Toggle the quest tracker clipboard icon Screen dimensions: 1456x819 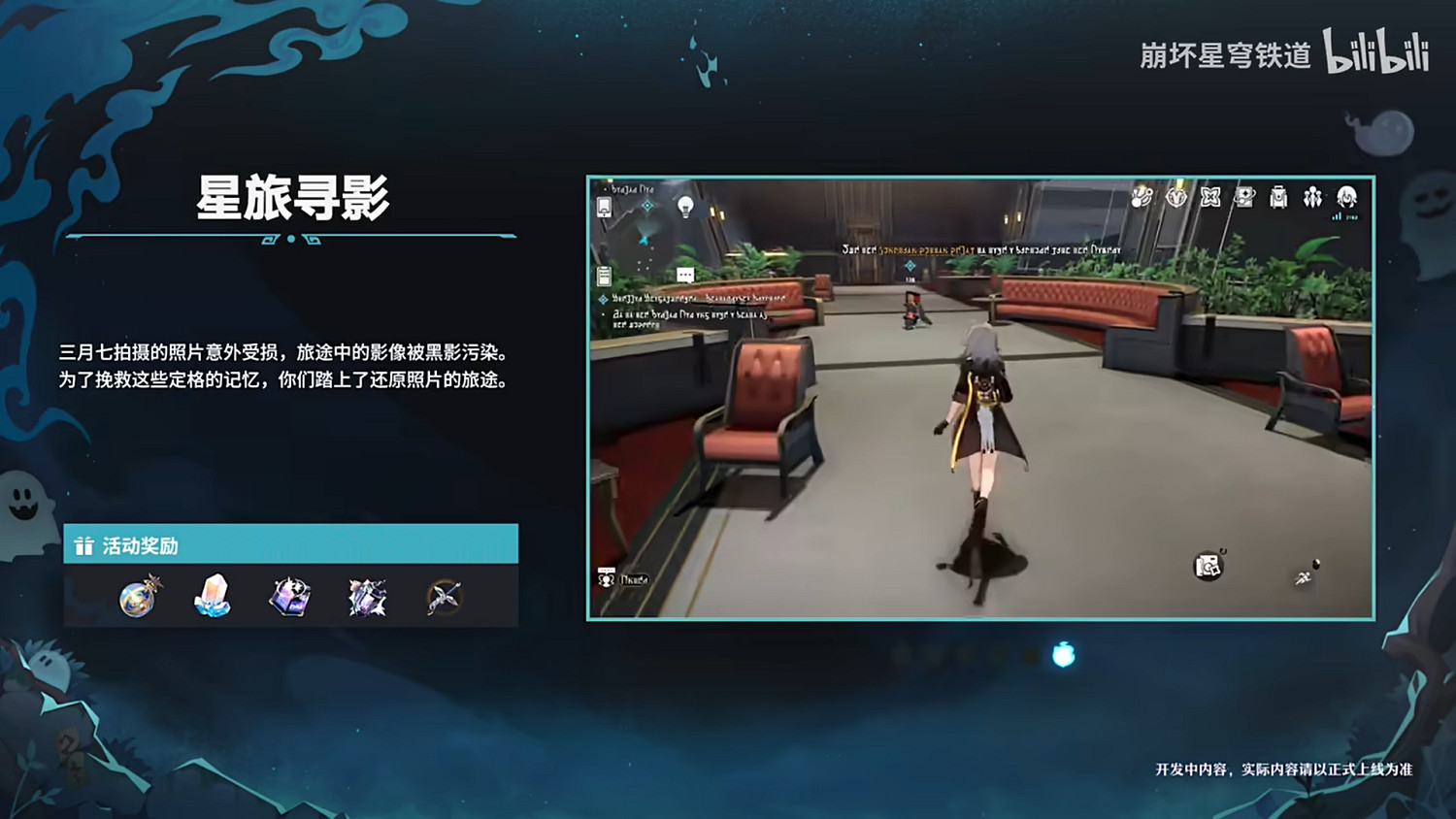tap(603, 276)
